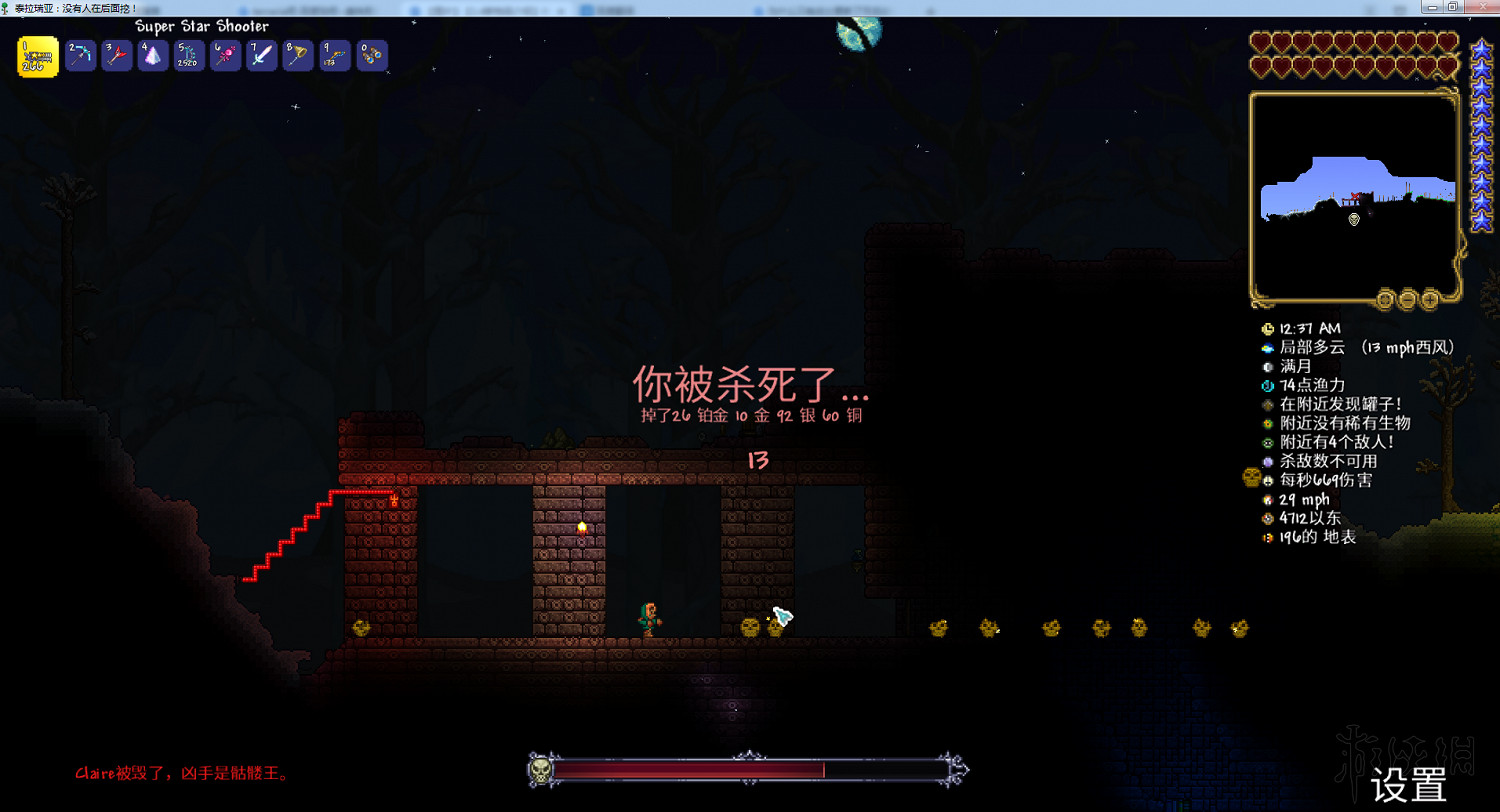Click the compass icon beside 4712以东
1500x812 pixels.
point(1266,518)
